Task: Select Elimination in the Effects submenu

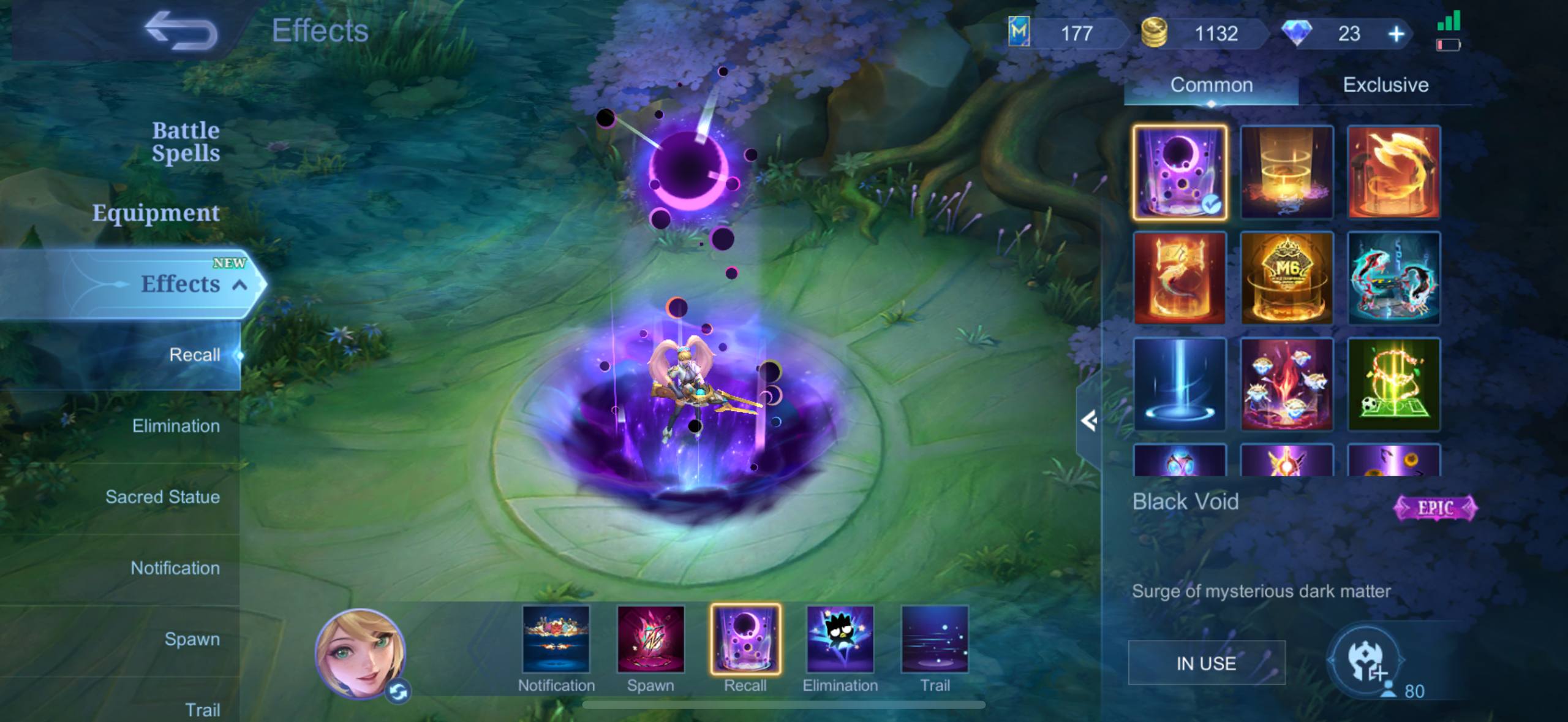Action: (176, 426)
